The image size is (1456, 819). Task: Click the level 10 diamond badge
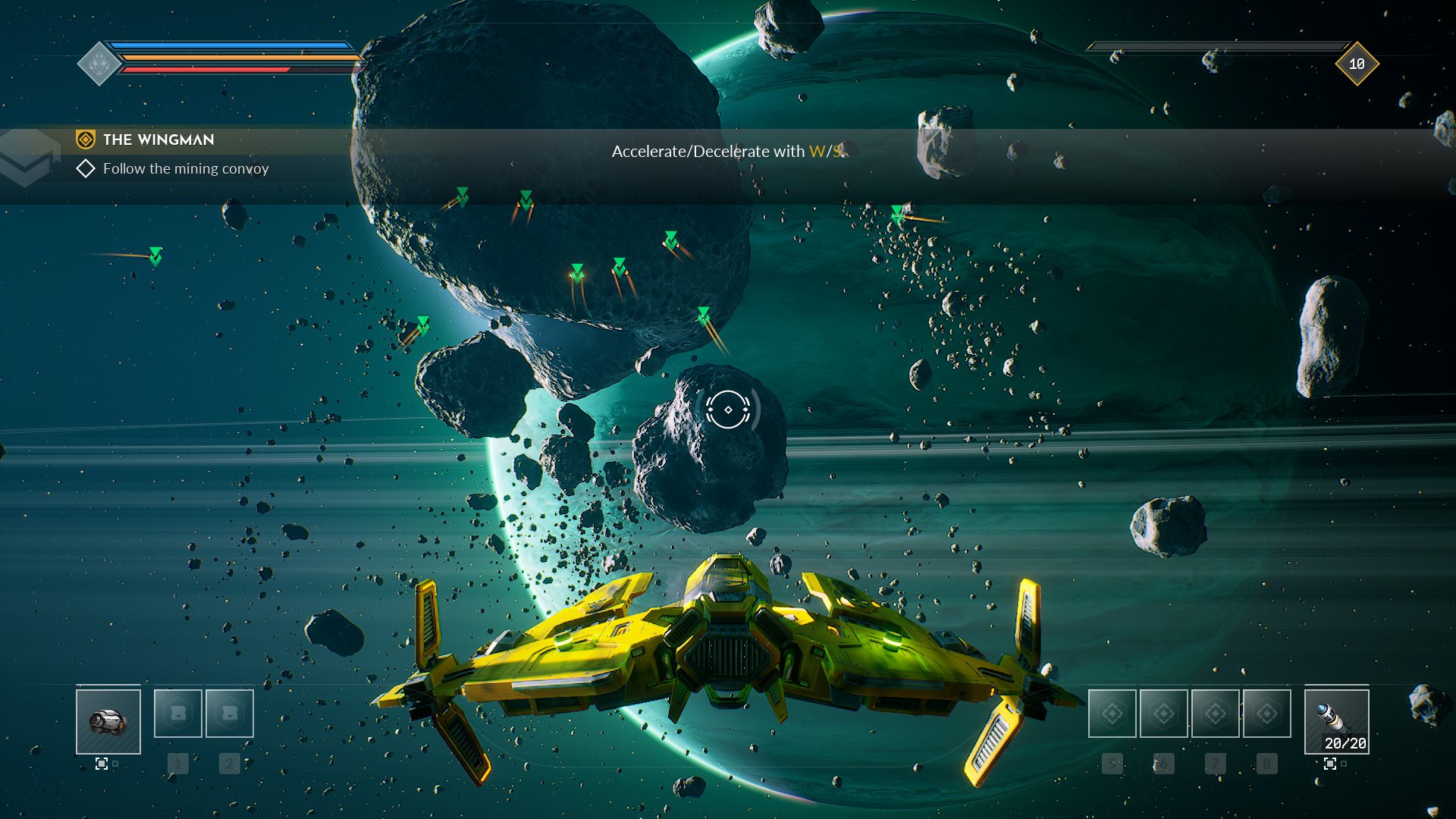coord(1357,64)
